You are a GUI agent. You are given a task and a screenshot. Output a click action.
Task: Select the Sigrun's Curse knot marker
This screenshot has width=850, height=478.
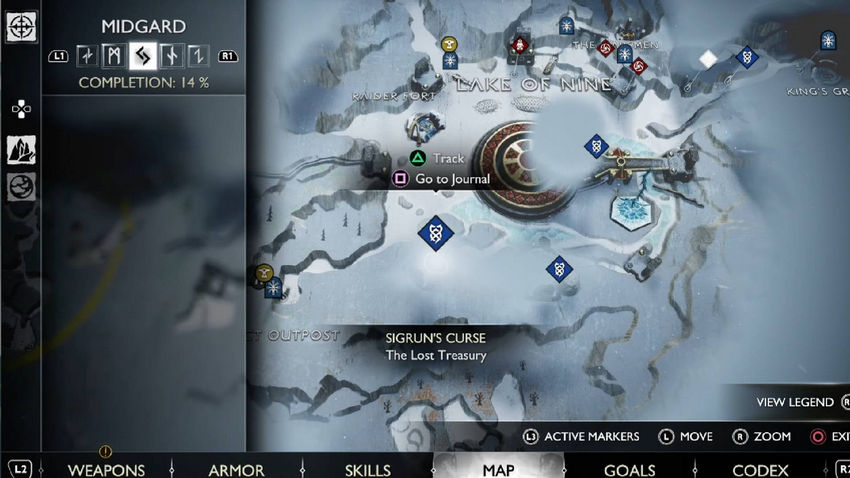tap(435, 234)
